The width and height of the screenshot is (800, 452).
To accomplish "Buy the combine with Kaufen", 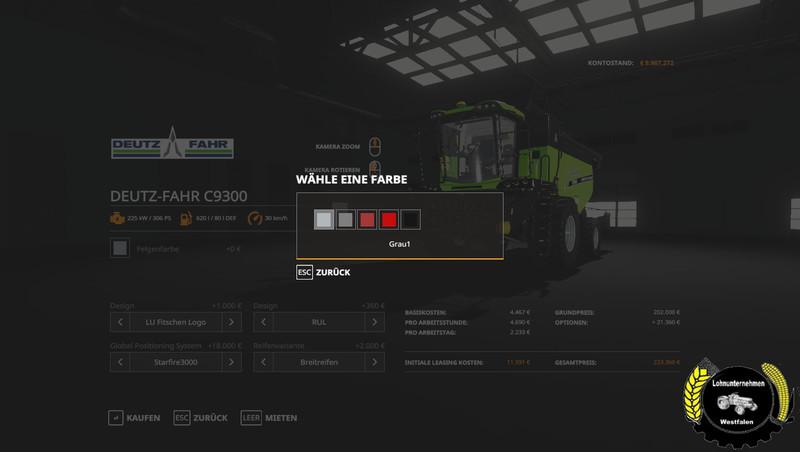I will tap(134, 417).
